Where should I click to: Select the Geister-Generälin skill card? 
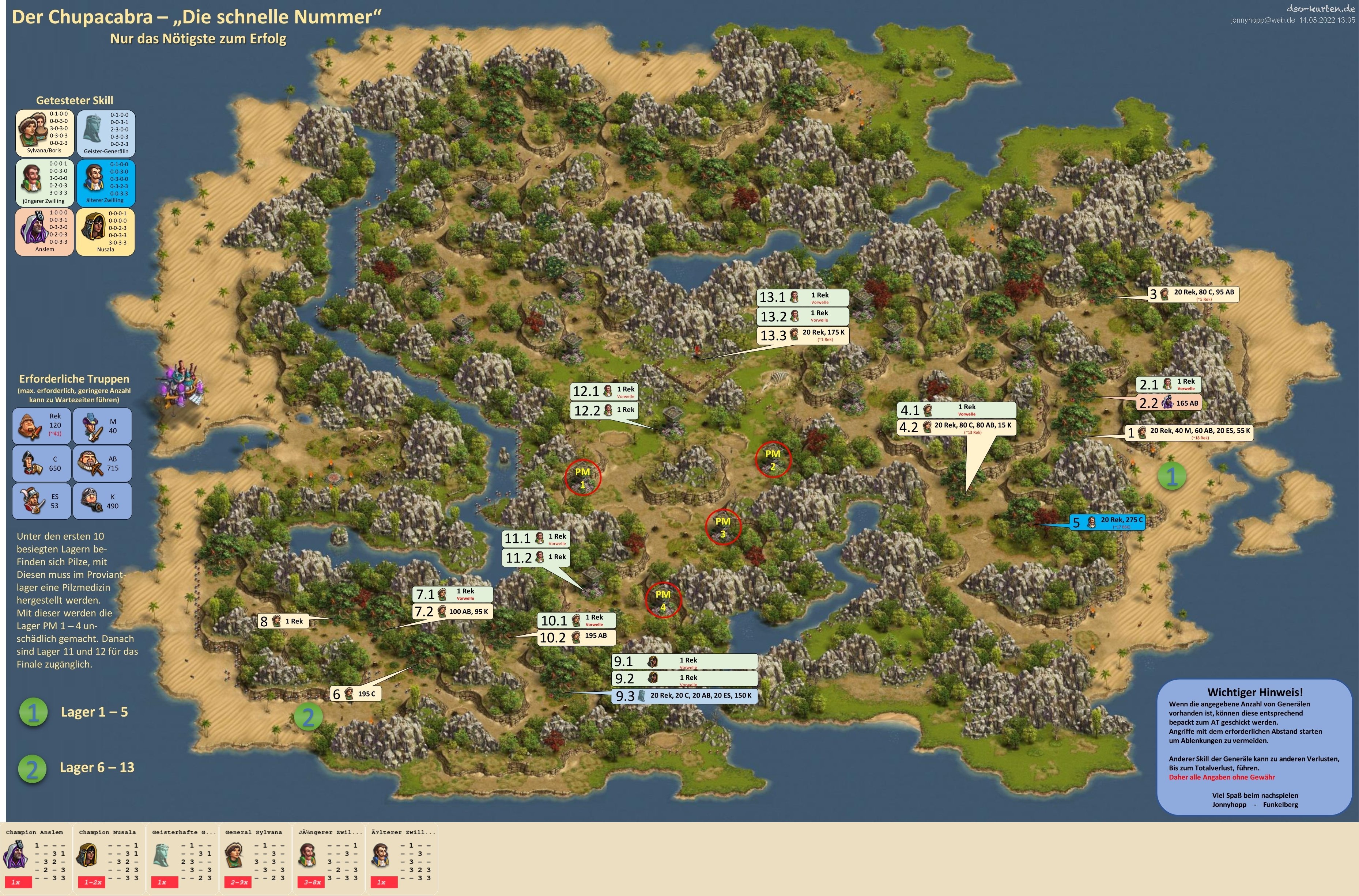106,133
